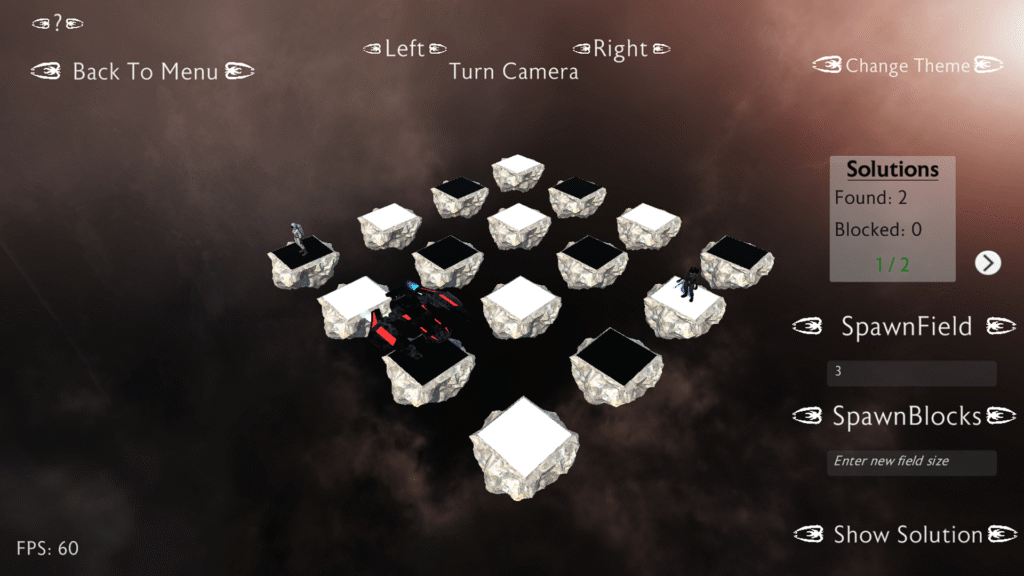Screen dimensions: 1024x576
Task: Activate the SpawnBlocks button
Action: [x=907, y=416]
